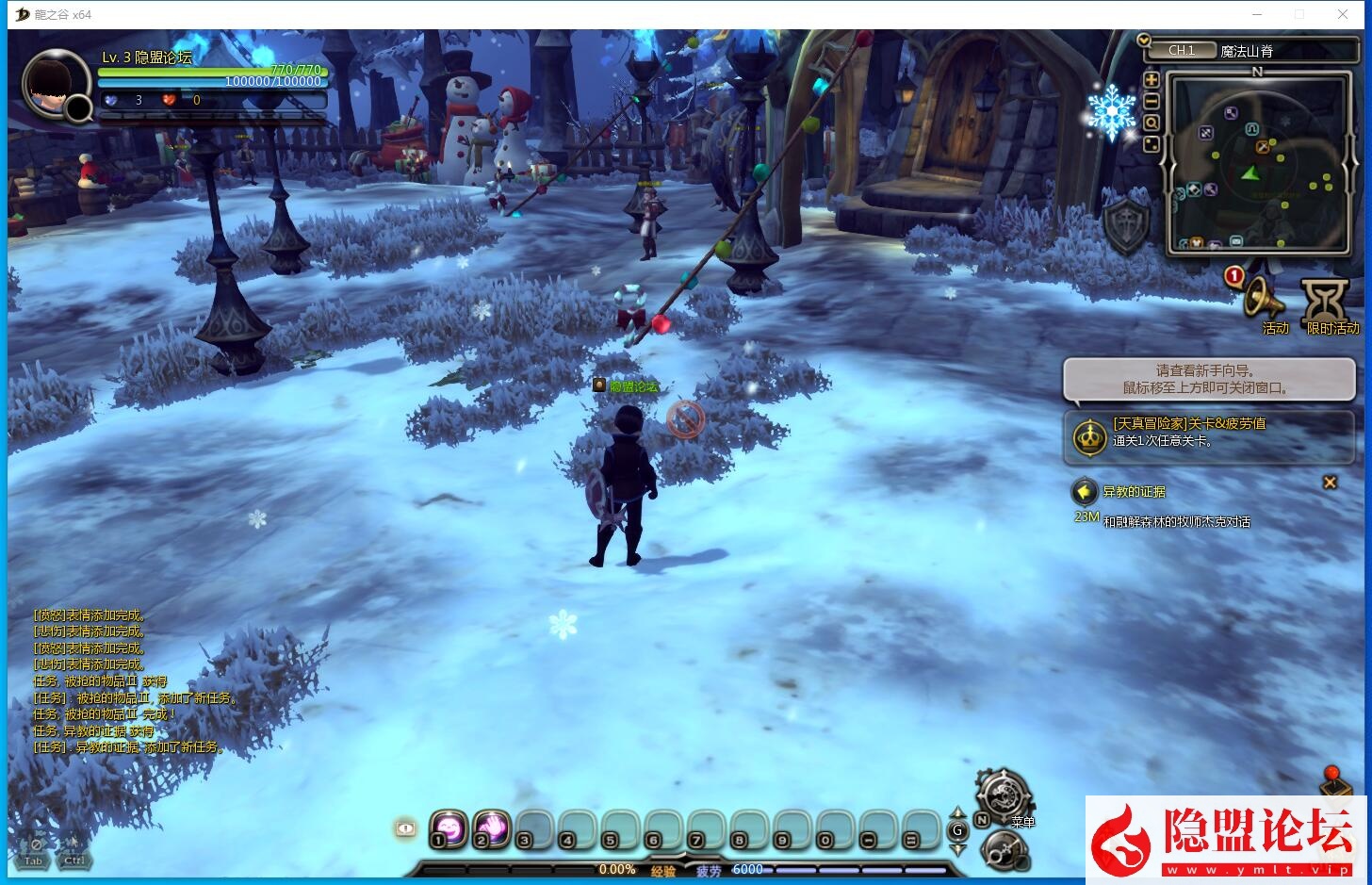Track the 异教的证据 quest arrow icon
Image resolution: width=1372 pixels, height=885 pixels.
pyautogui.click(x=1085, y=492)
